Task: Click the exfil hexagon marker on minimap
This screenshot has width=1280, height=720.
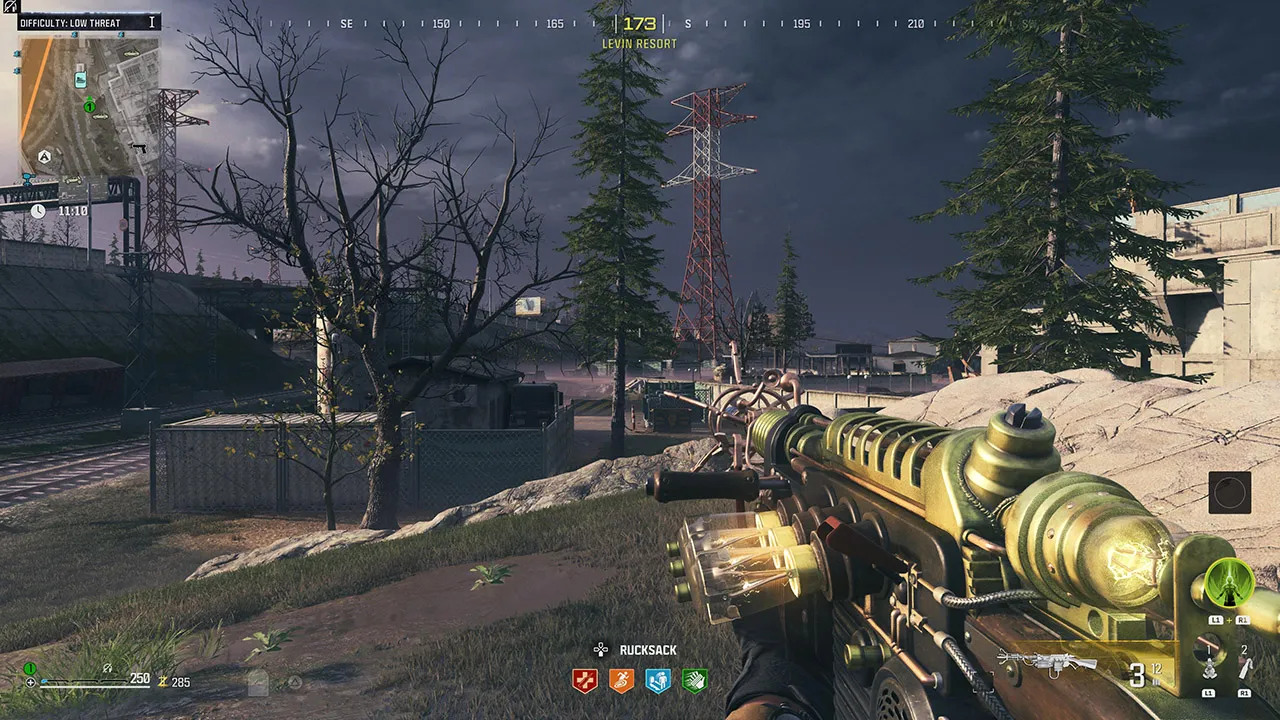Action: coord(43,157)
